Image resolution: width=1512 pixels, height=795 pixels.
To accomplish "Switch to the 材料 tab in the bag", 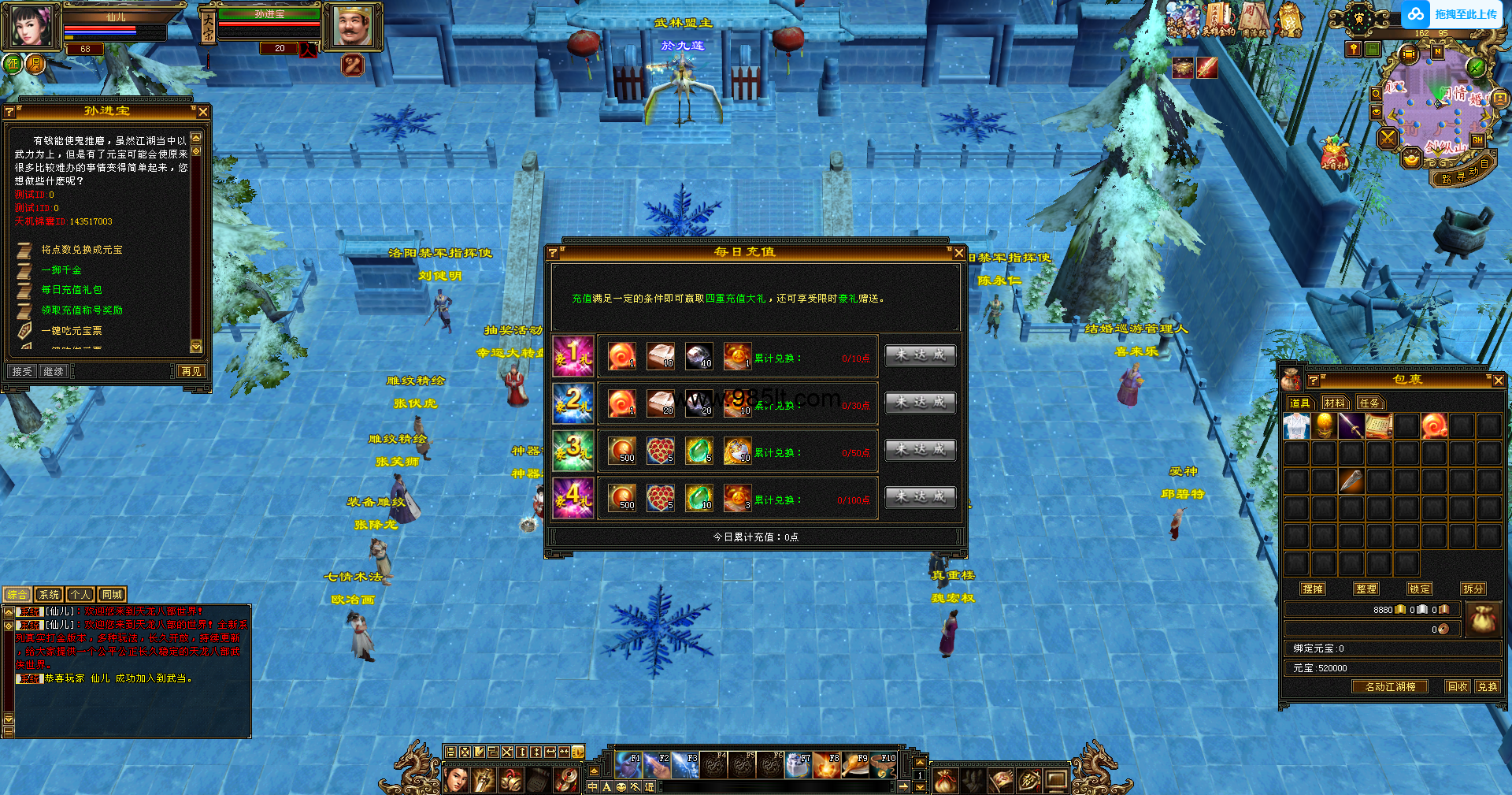I will pos(1334,403).
